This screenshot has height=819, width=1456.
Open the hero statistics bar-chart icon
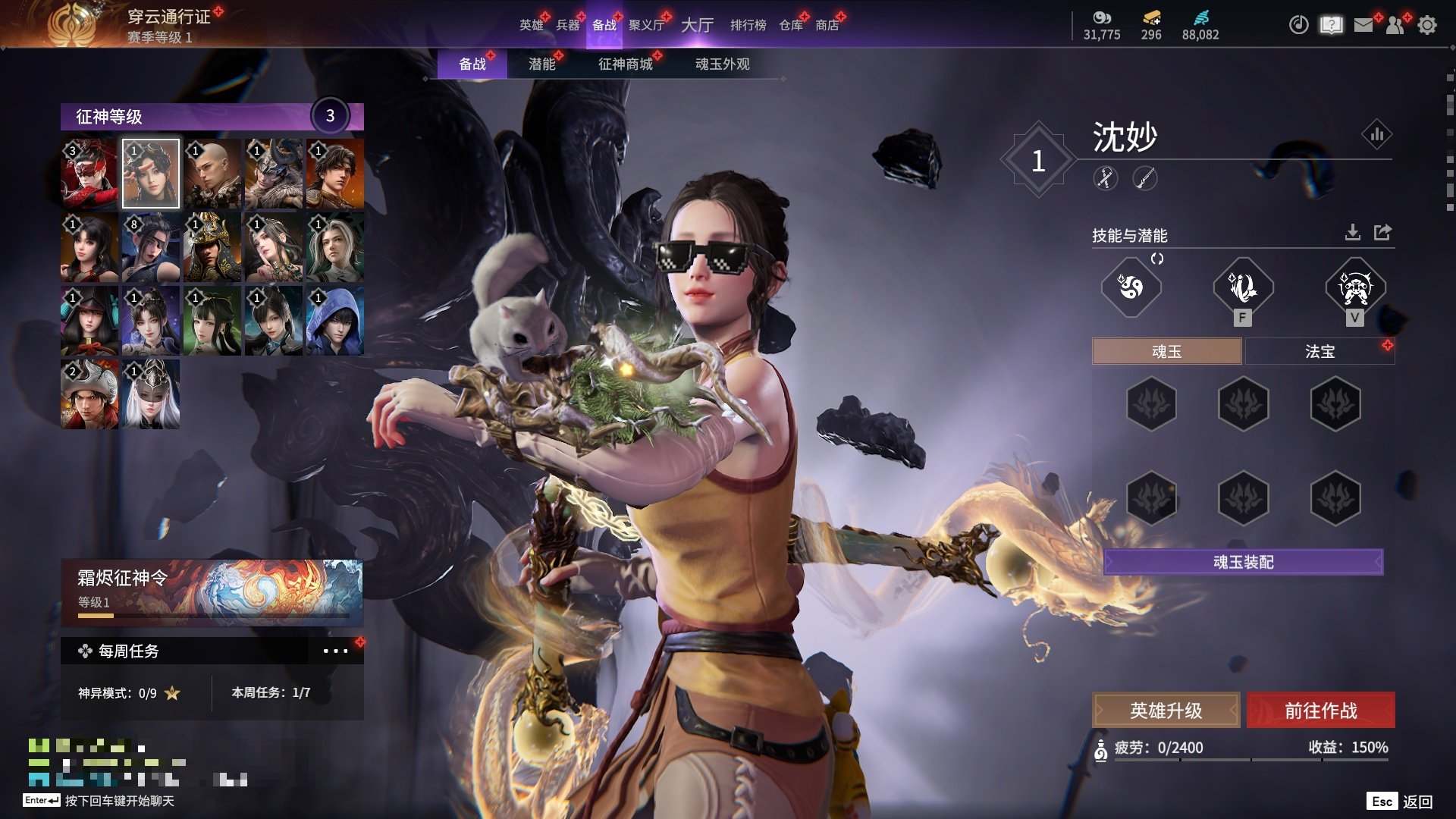click(1376, 135)
